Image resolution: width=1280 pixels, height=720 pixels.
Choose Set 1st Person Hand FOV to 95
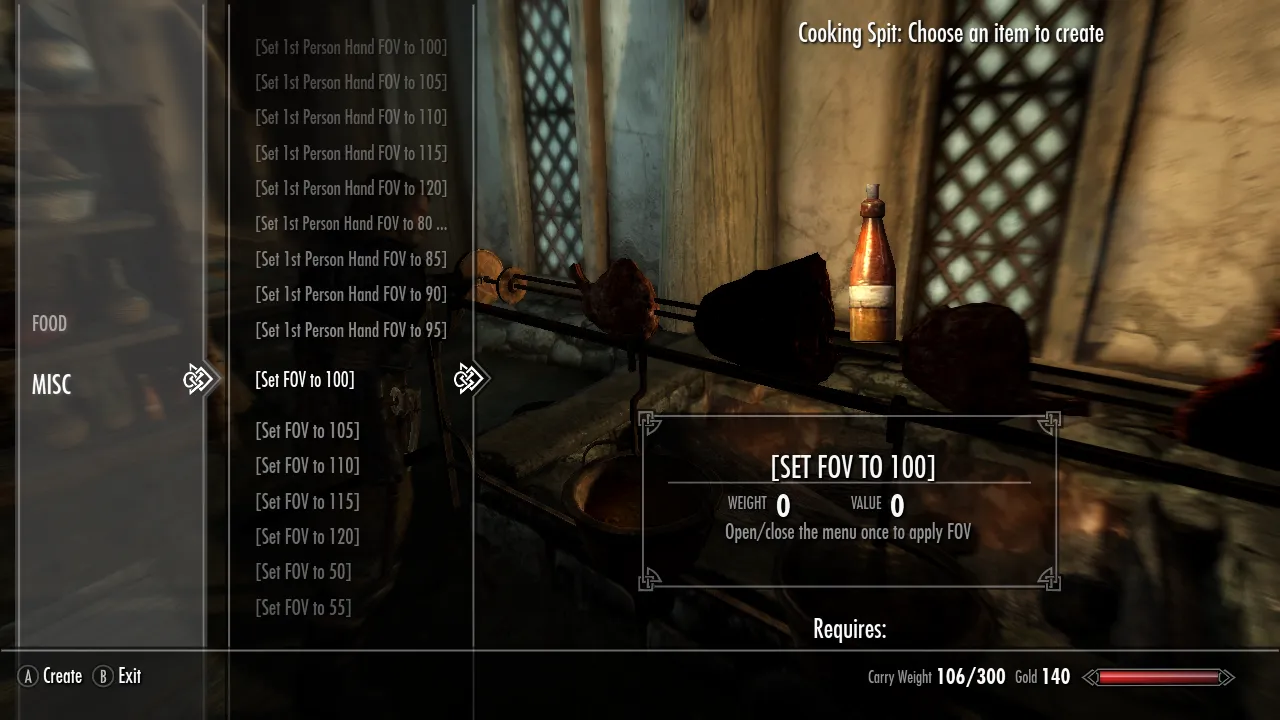coord(351,330)
